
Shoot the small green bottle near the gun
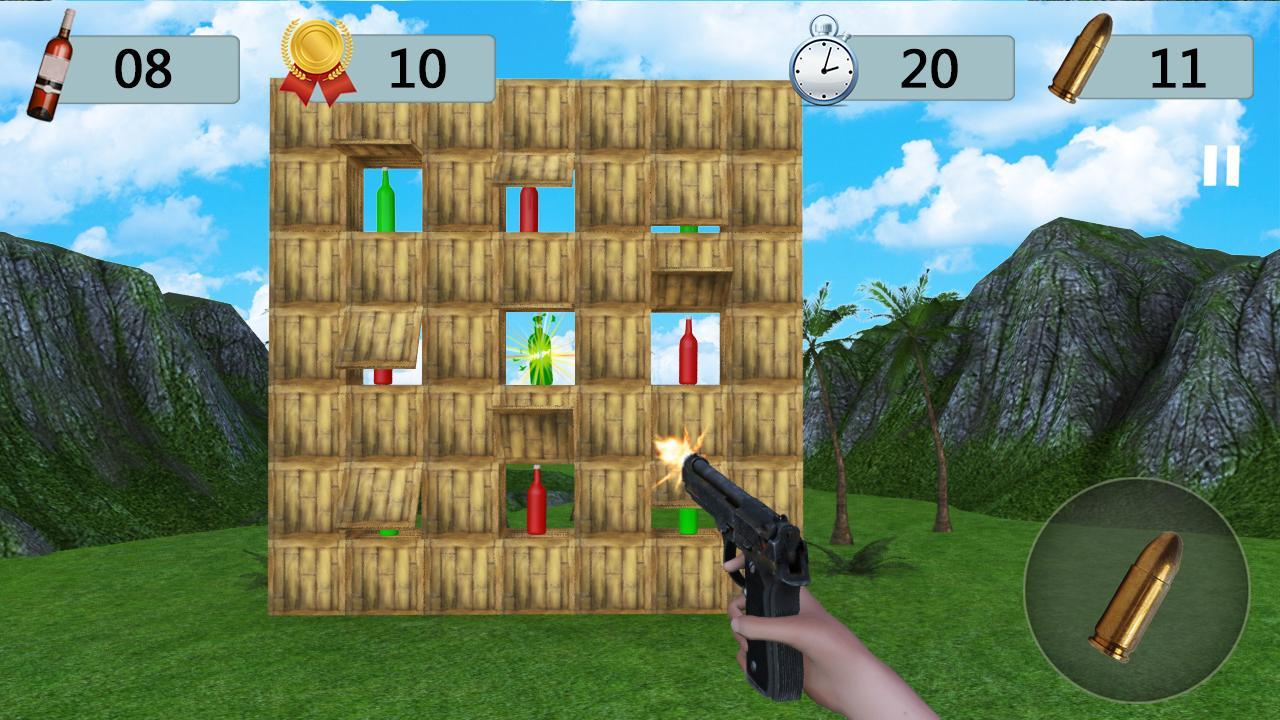pos(688,522)
